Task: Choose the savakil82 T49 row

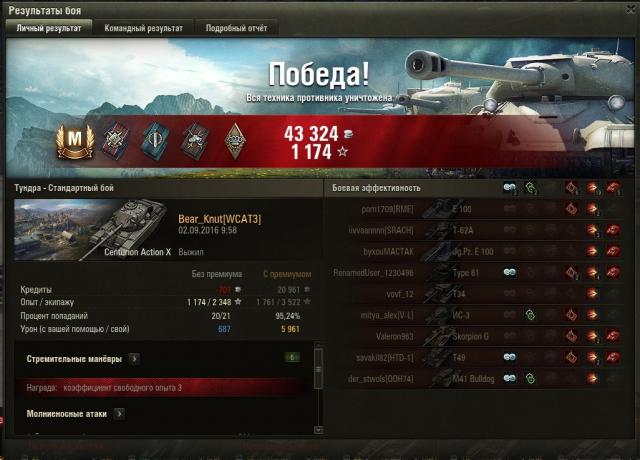Action: [470, 357]
